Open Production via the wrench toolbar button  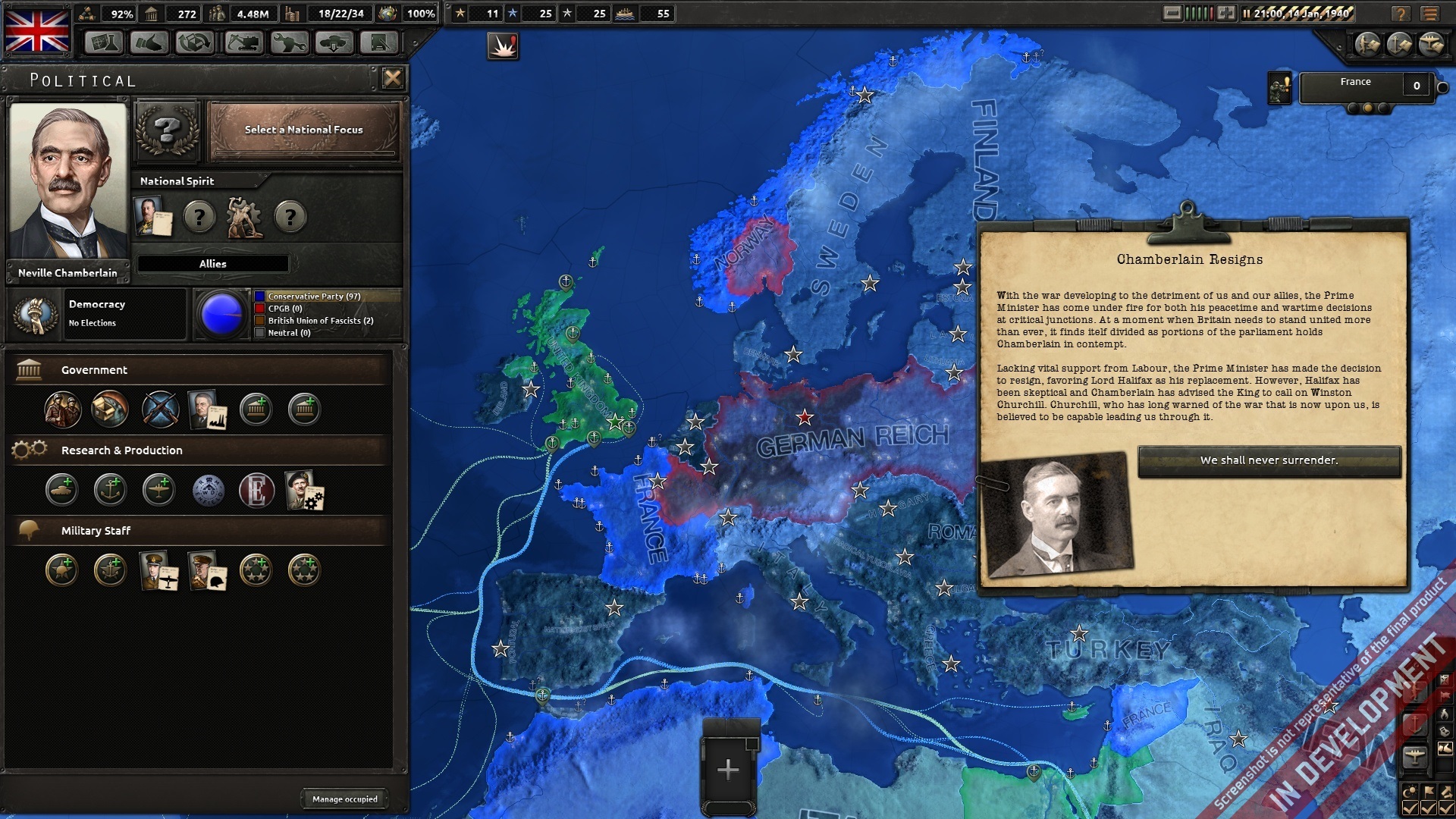(x=289, y=42)
